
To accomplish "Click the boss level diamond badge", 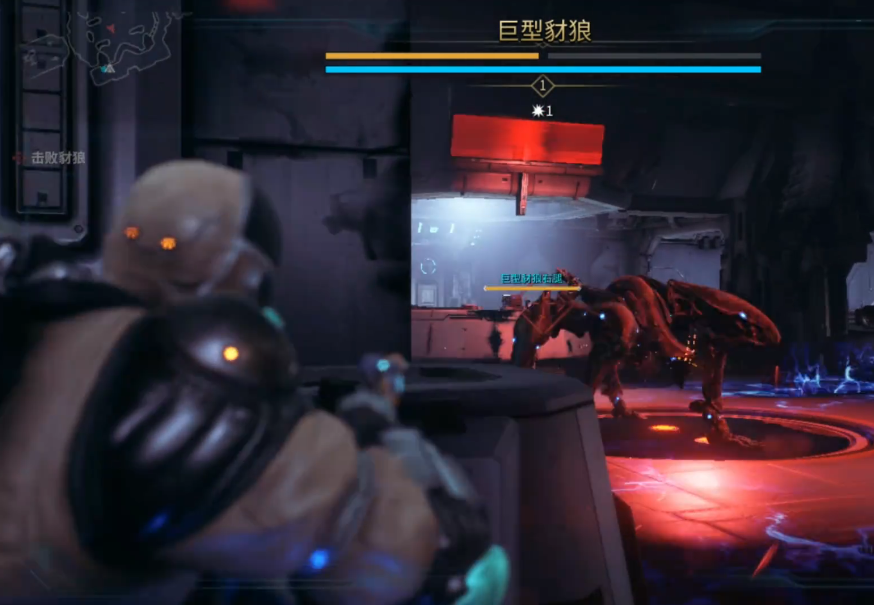I will tap(543, 86).
